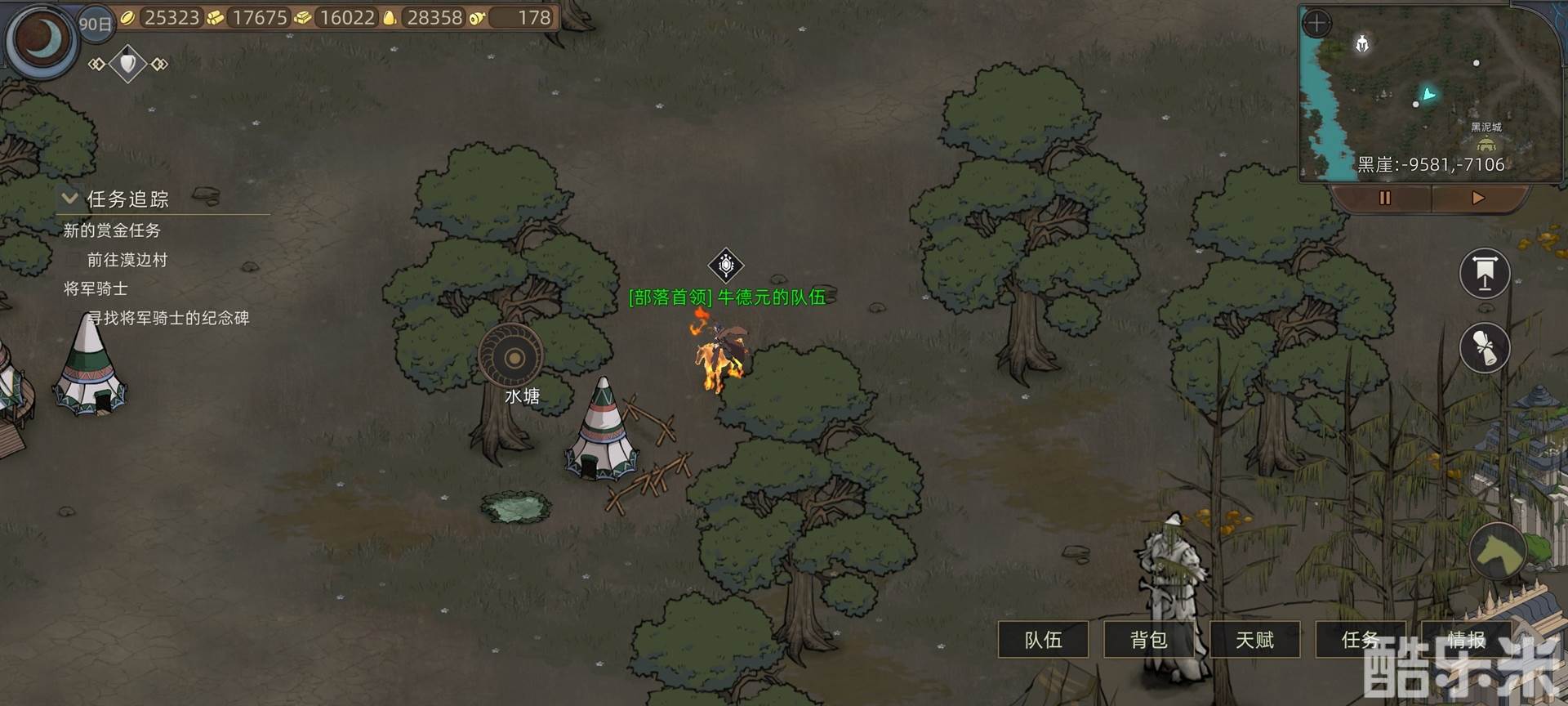Open the 任务 quest log

(1360, 640)
